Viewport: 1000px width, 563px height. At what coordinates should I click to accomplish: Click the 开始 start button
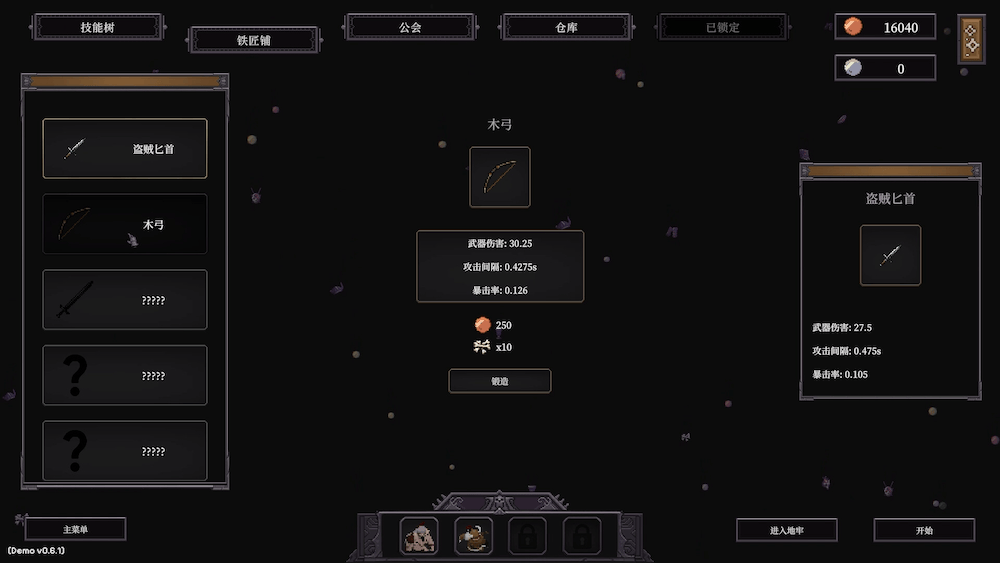(924, 530)
